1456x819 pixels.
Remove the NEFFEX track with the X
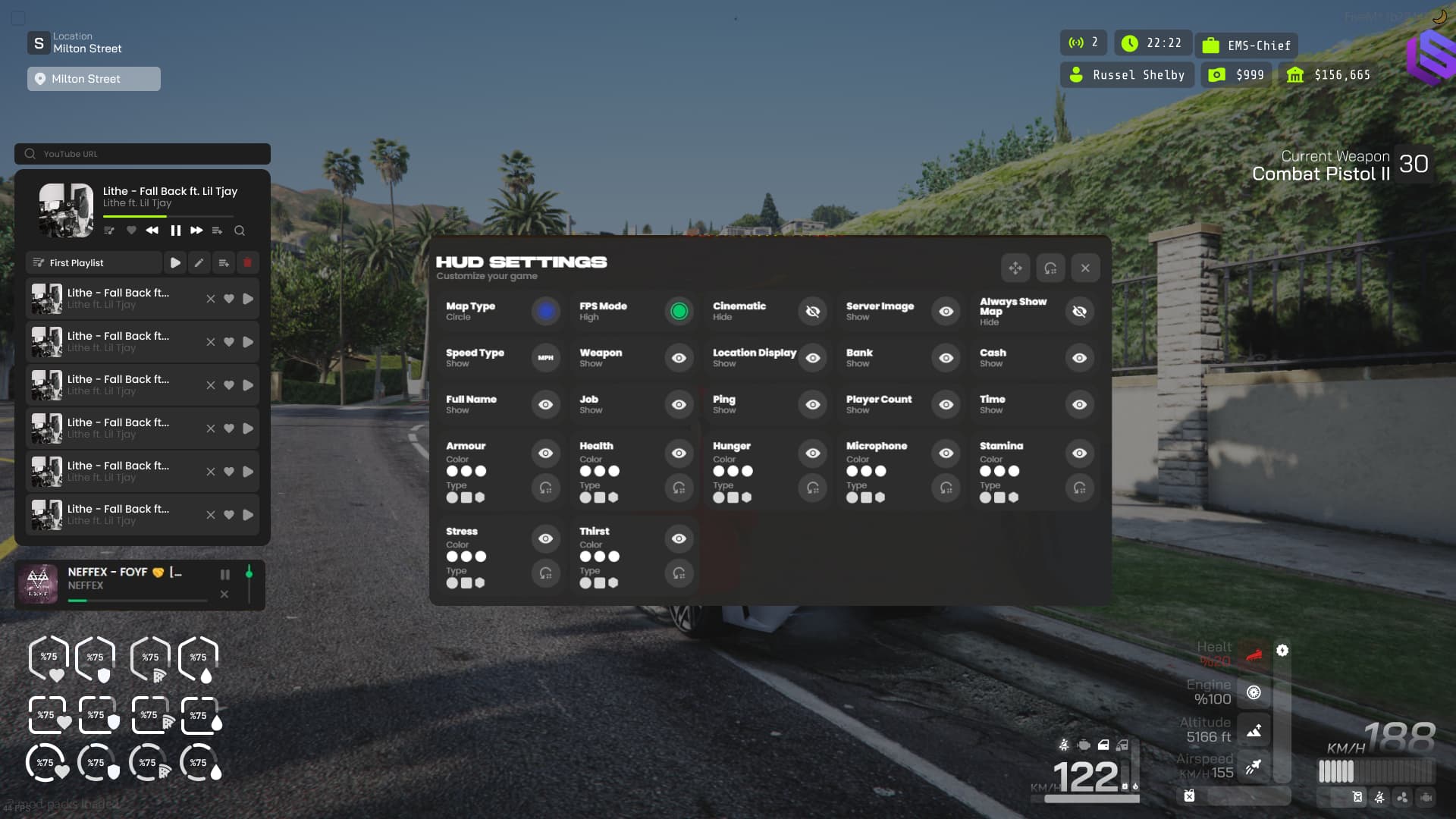click(x=224, y=595)
